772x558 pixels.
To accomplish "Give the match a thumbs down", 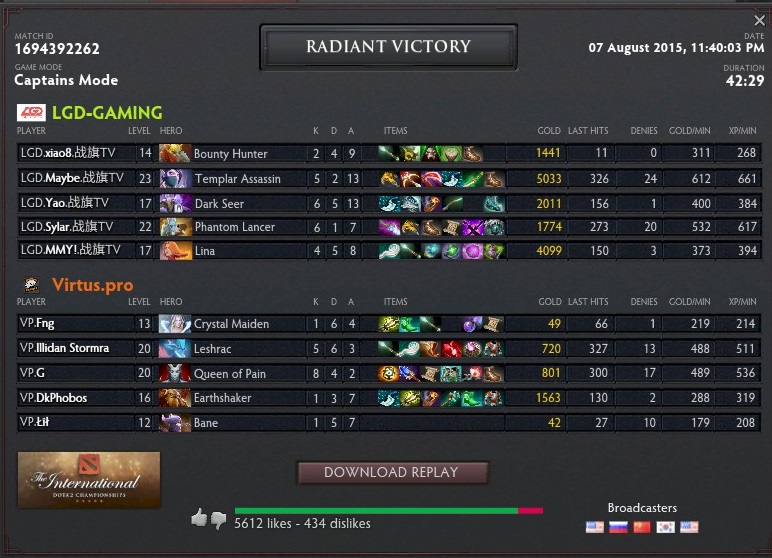I will tap(218, 519).
